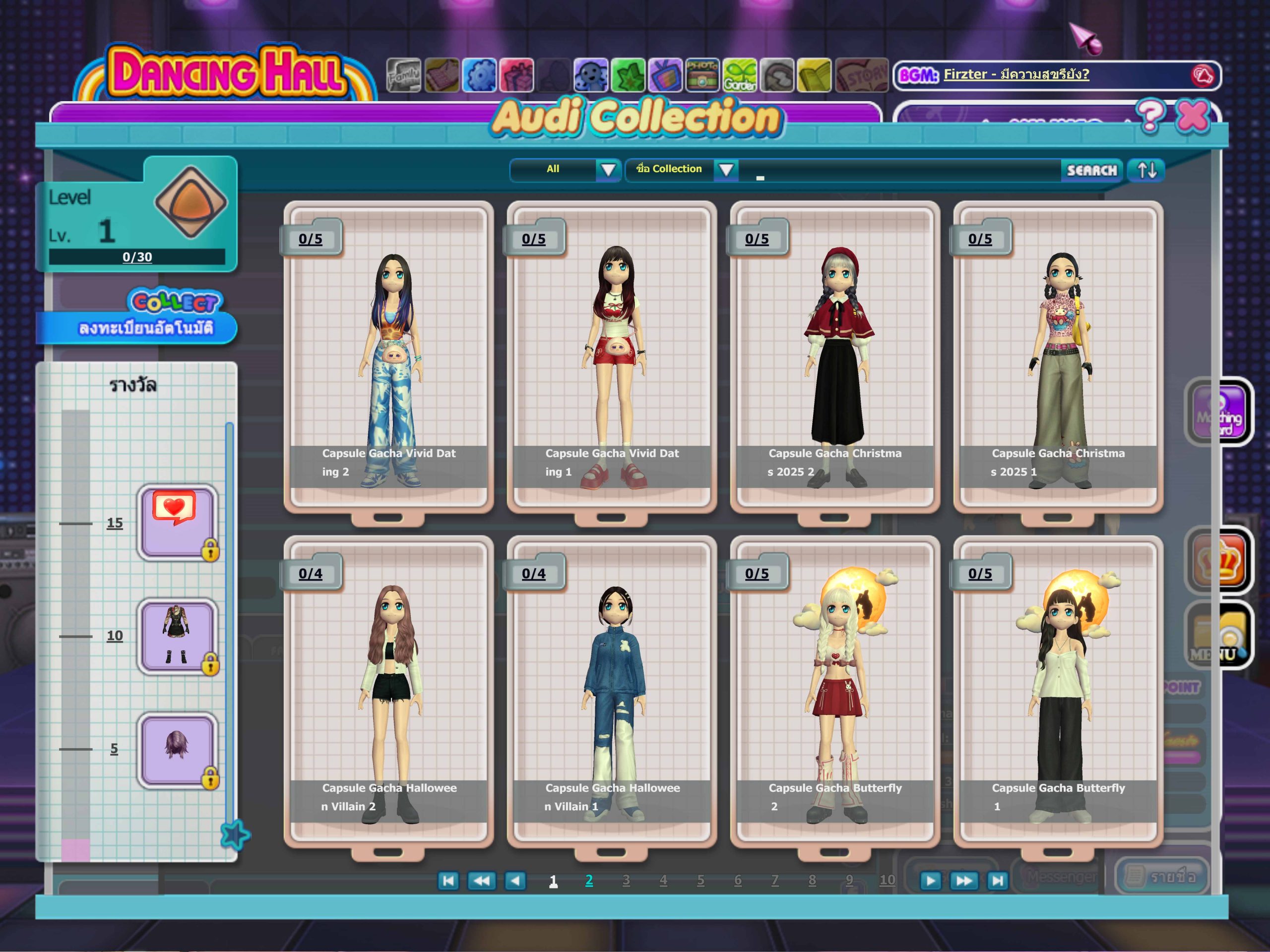Click the SEARCH button
Image resolution: width=1270 pixels, height=952 pixels.
tap(1091, 171)
